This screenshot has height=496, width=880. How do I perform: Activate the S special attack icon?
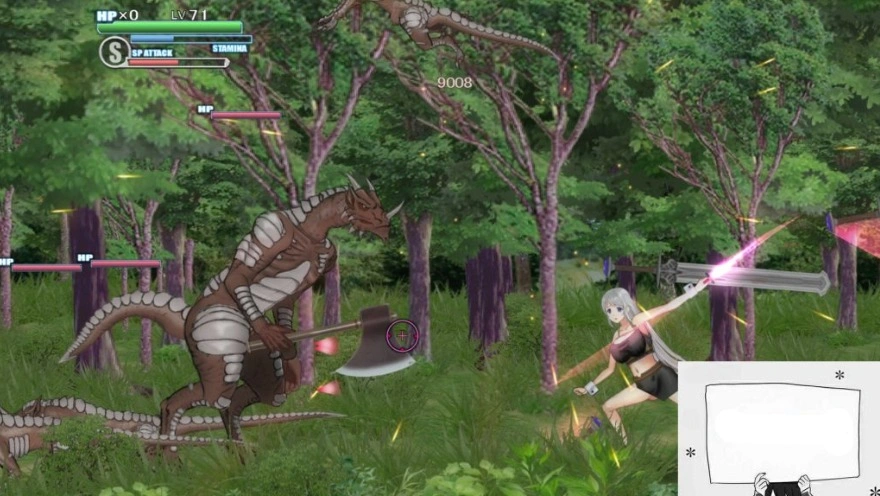click(113, 51)
